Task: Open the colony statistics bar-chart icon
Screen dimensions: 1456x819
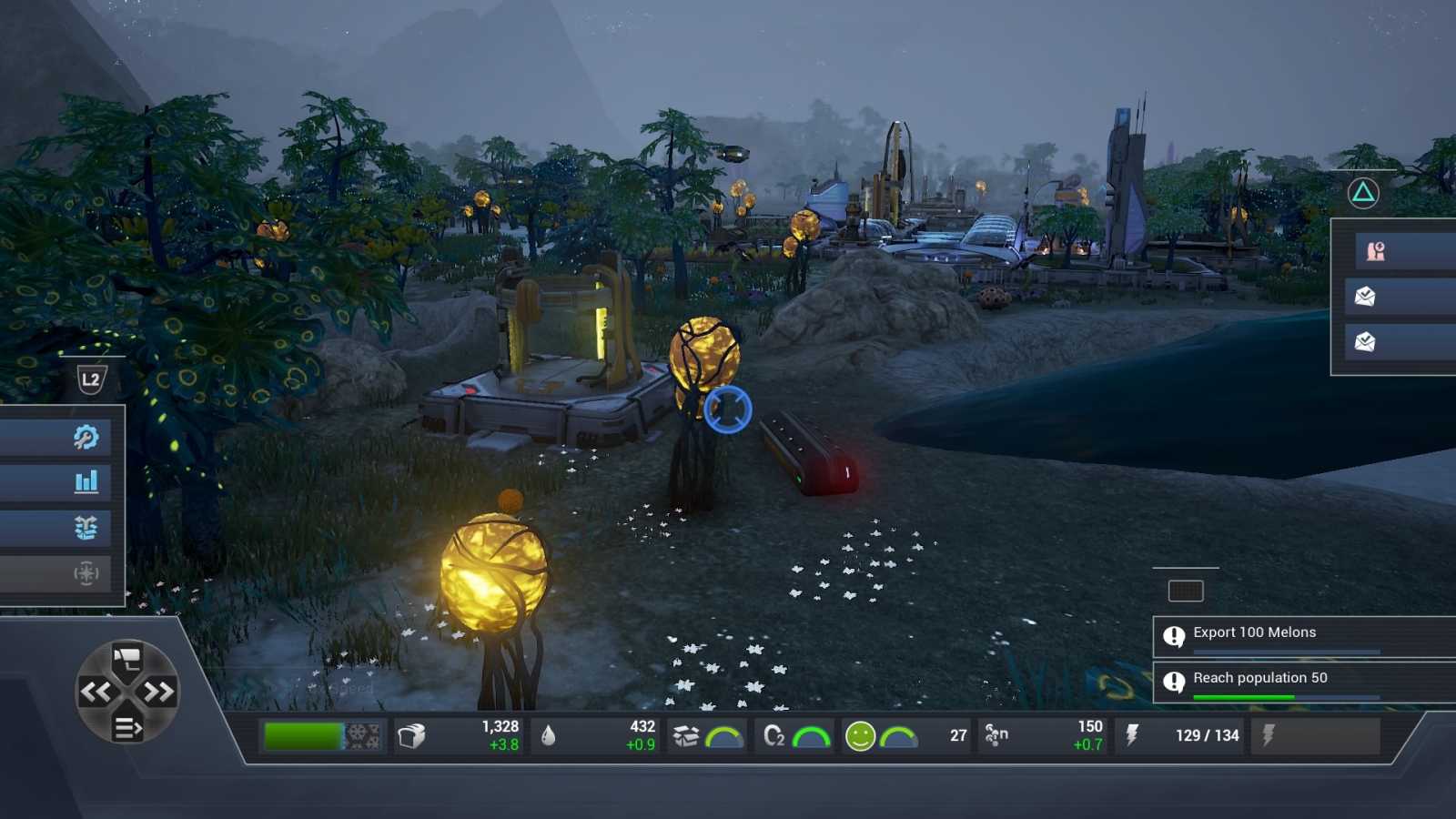Action: (85, 482)
